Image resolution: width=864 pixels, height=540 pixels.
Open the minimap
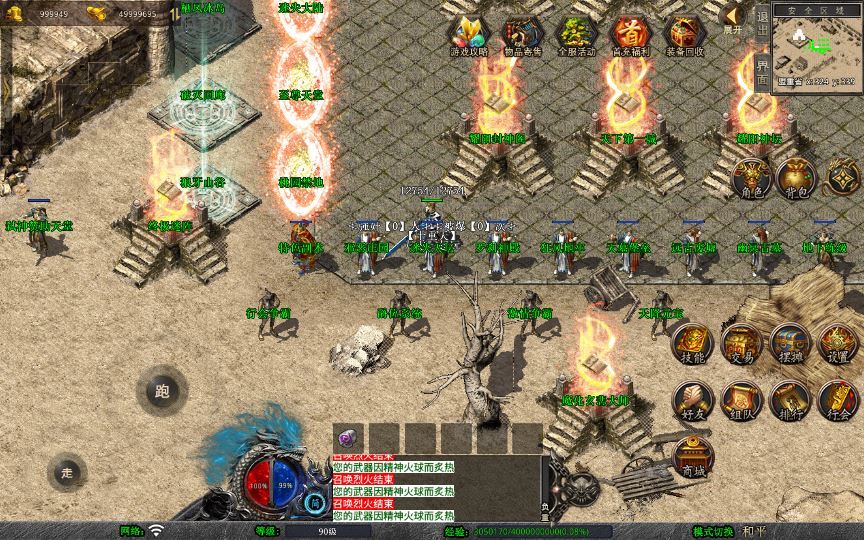[x=817, y=46]
